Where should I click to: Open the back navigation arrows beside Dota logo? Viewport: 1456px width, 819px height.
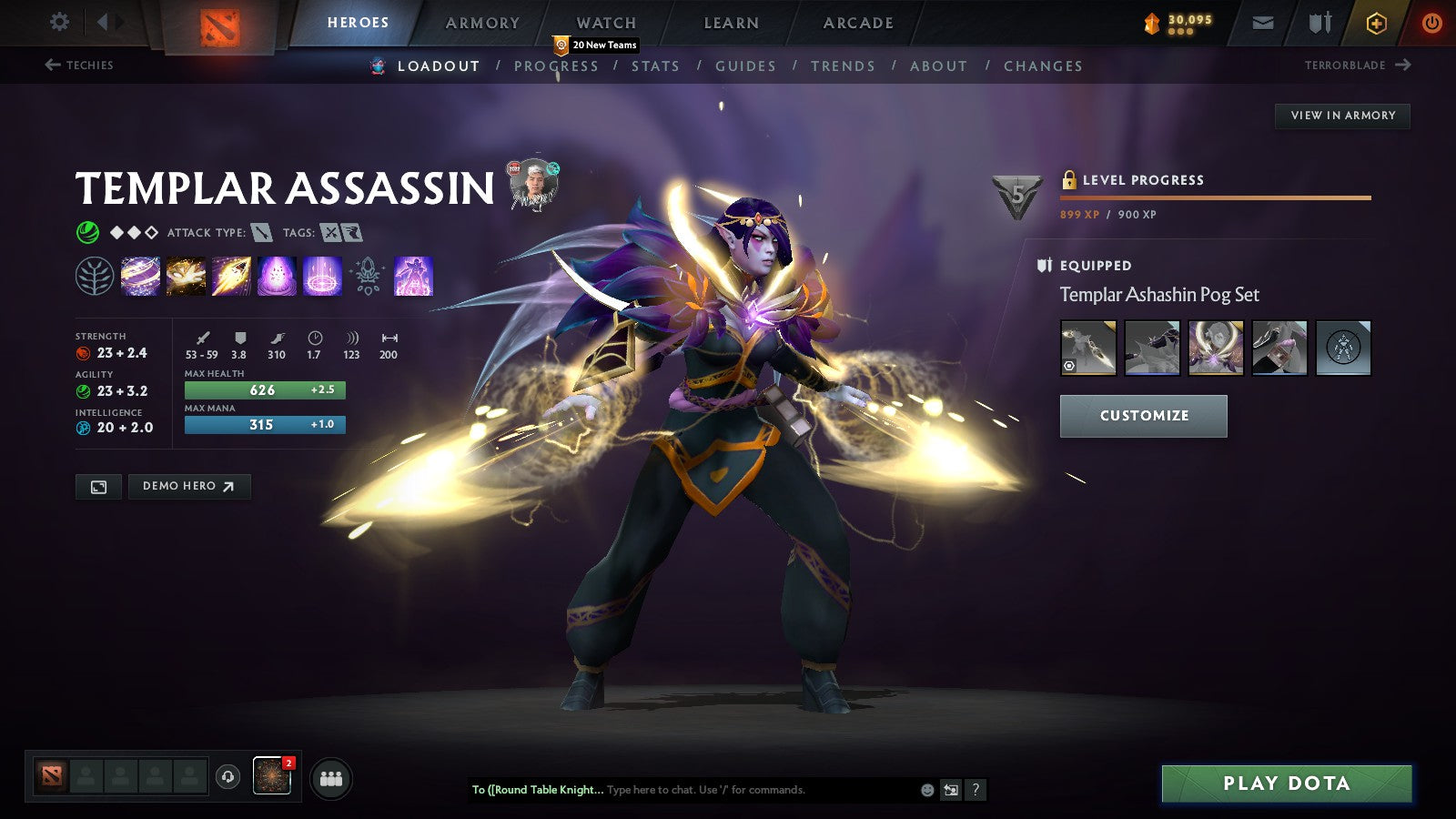[x=105, y=20]
